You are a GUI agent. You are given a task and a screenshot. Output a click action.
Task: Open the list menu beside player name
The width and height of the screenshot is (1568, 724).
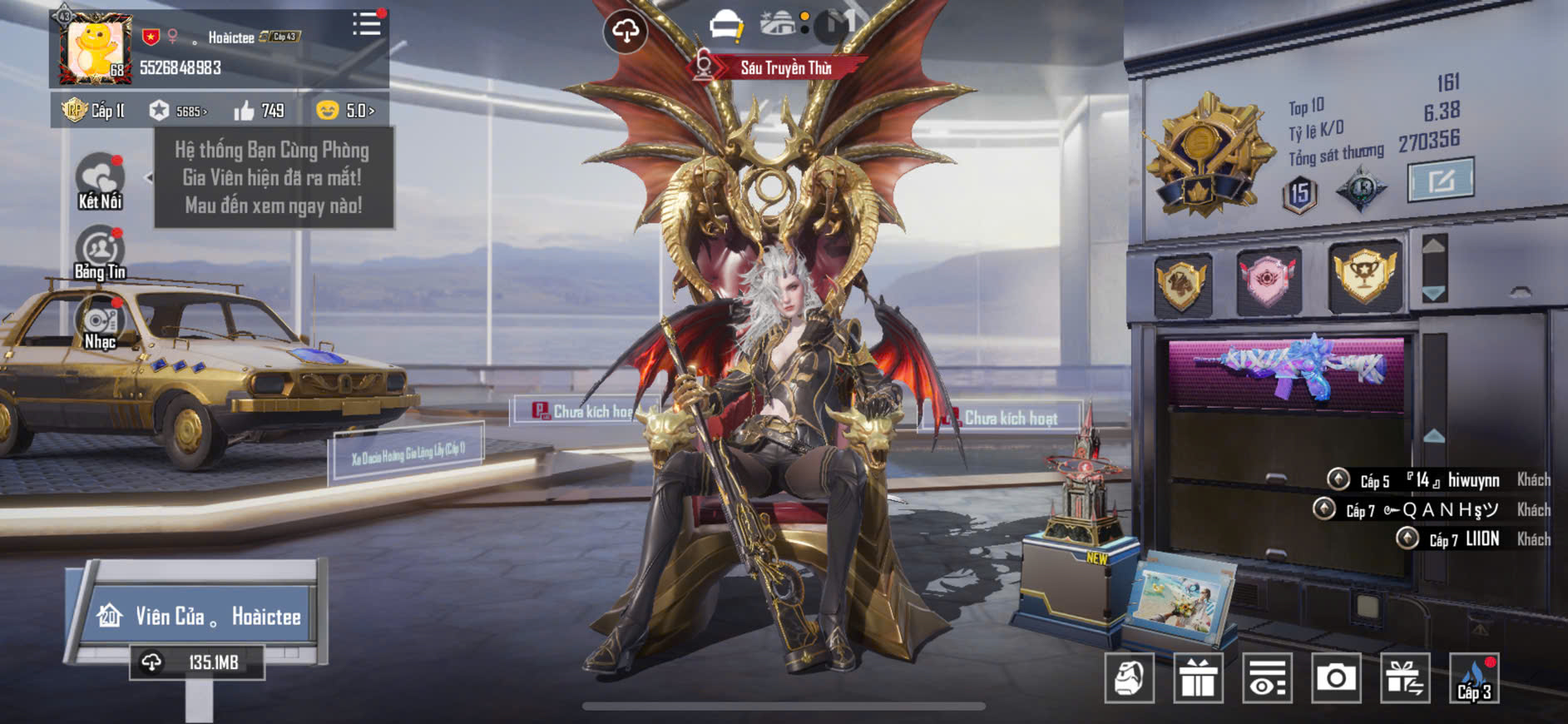[366, 24]
